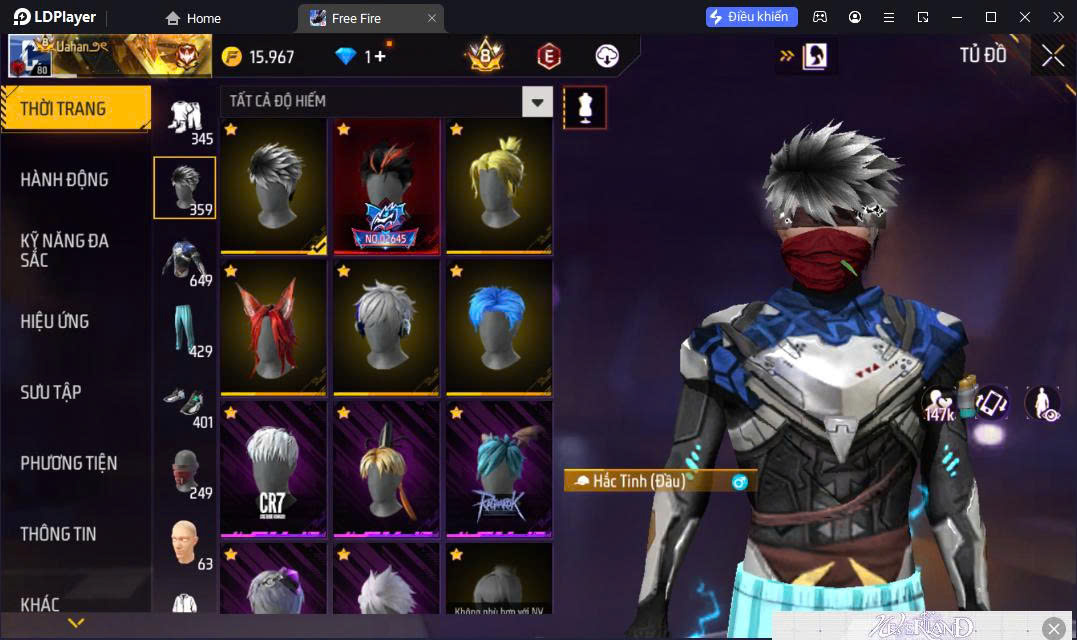Viewport: 1077px width, 640px height.
Task: Open the HÀNH ĐỘNG category
Action: [64, 180]
